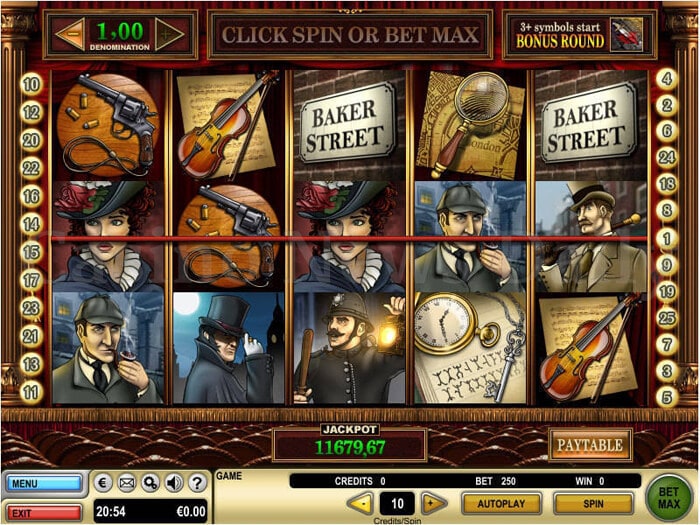700x525 pixels.
Task: Increase the denomination with the right arrow
Action: [x=170, y=34]
